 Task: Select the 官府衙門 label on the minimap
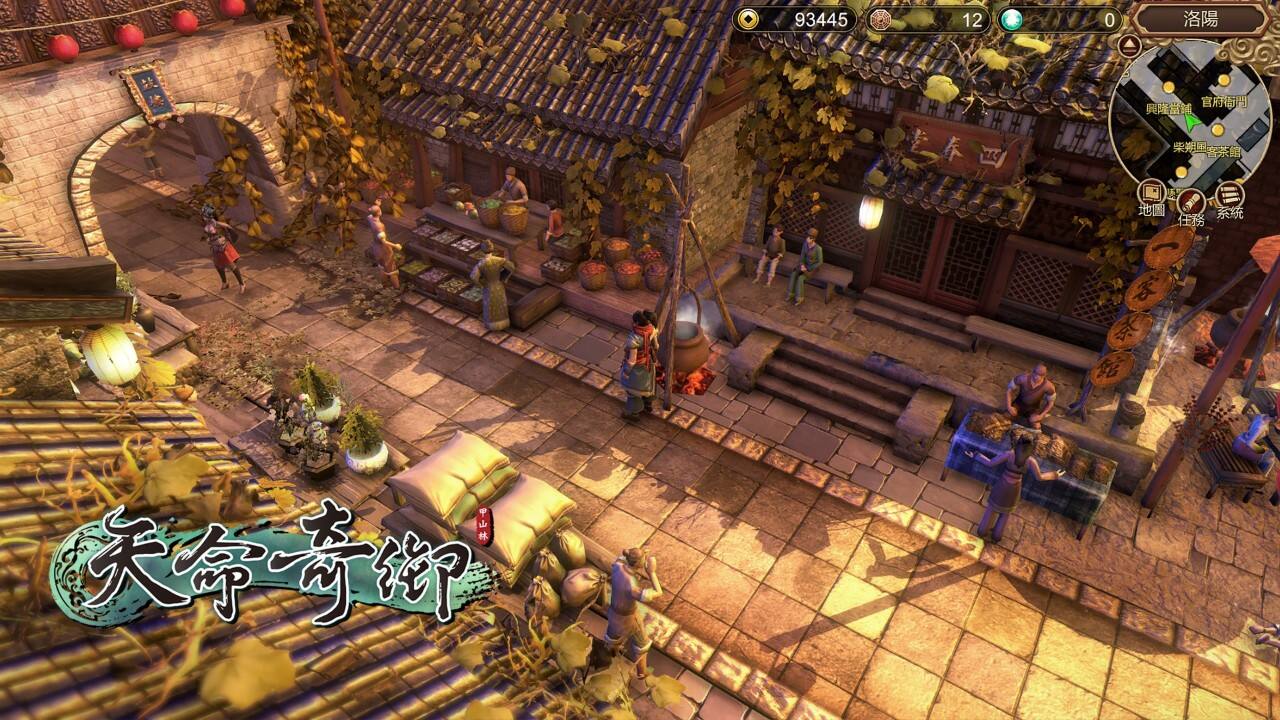pyautogui.click(x=1224, y=102)
